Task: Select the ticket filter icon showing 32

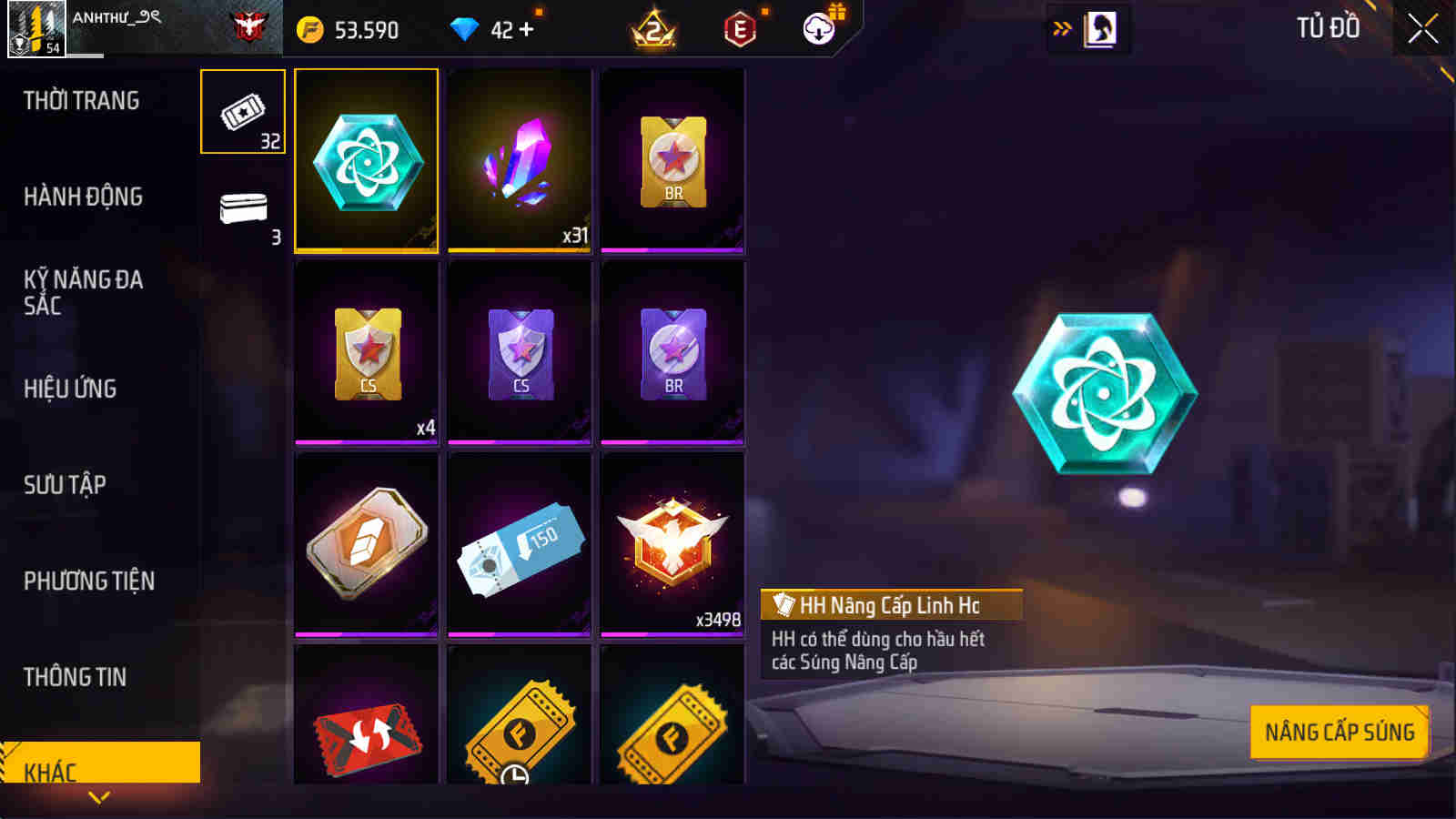Action: click(x=242, y=111)
